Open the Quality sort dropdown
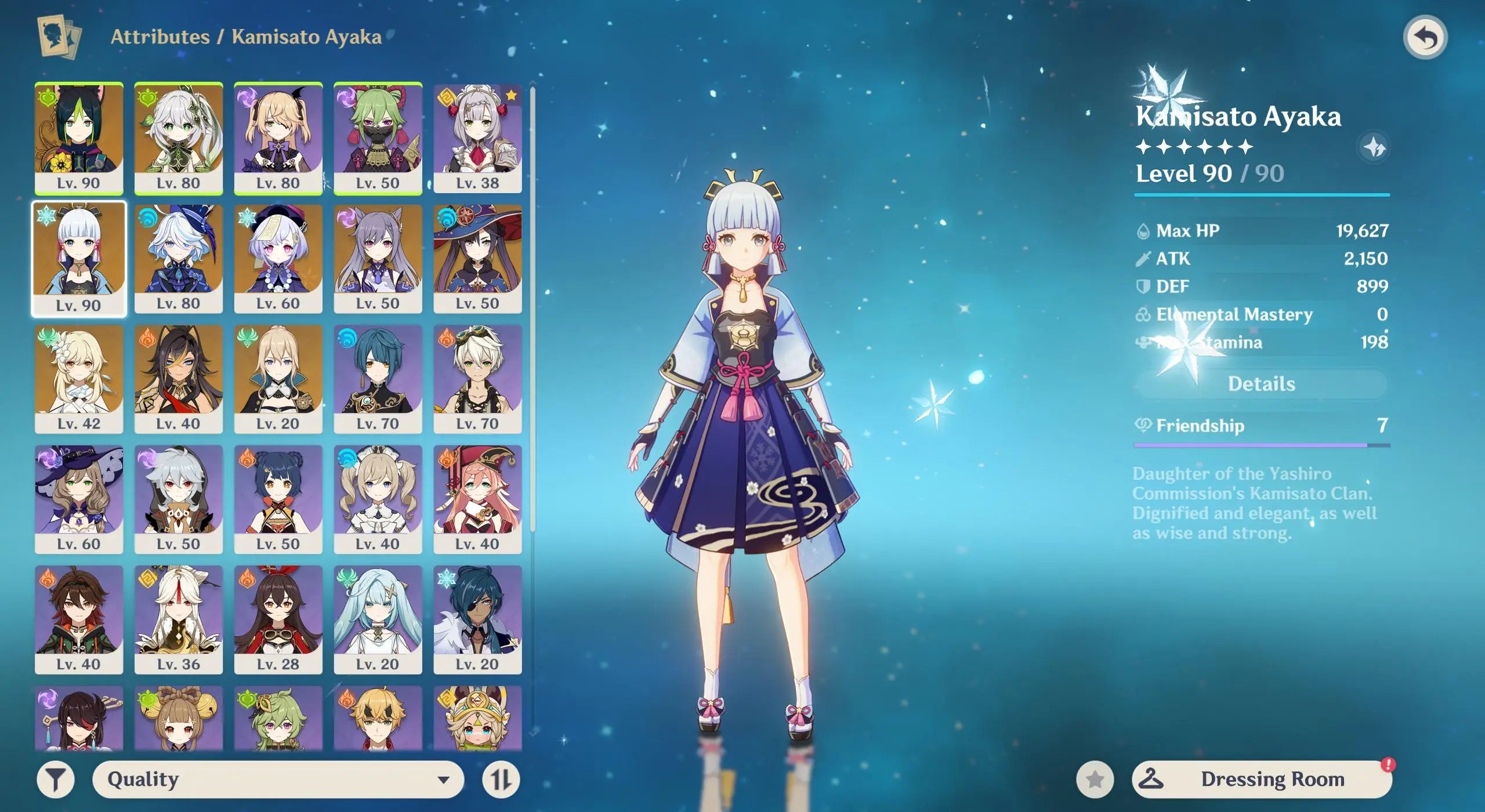 (x=278, y=779)
